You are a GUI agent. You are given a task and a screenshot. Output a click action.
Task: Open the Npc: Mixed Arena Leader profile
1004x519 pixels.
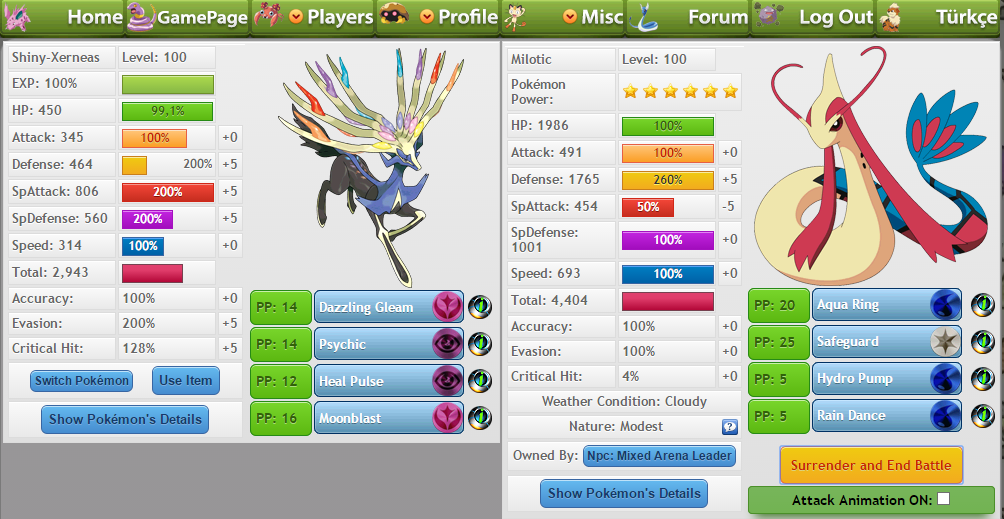(x=660, y=456)
